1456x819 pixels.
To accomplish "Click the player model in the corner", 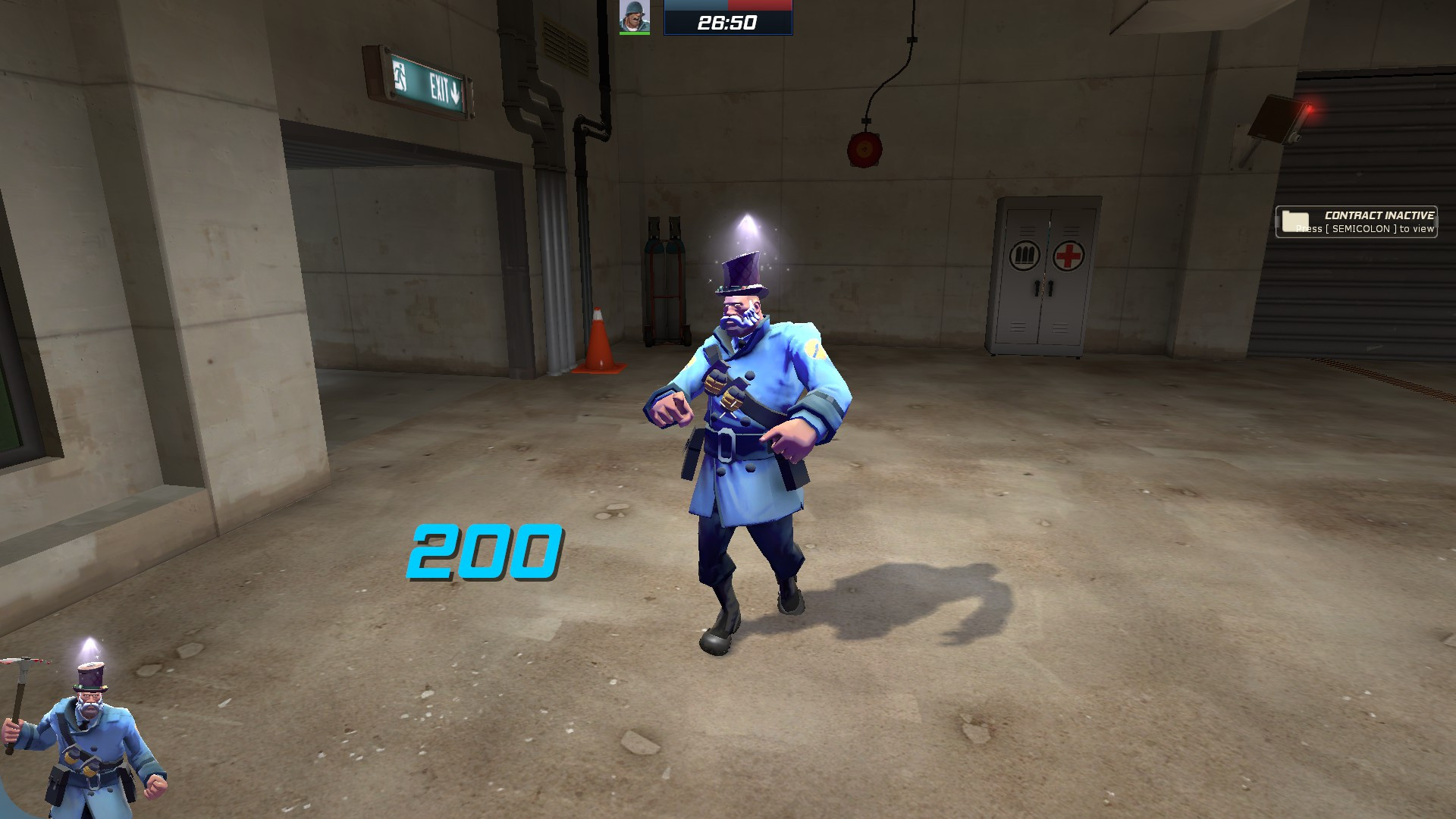I will tap(91, 736).
